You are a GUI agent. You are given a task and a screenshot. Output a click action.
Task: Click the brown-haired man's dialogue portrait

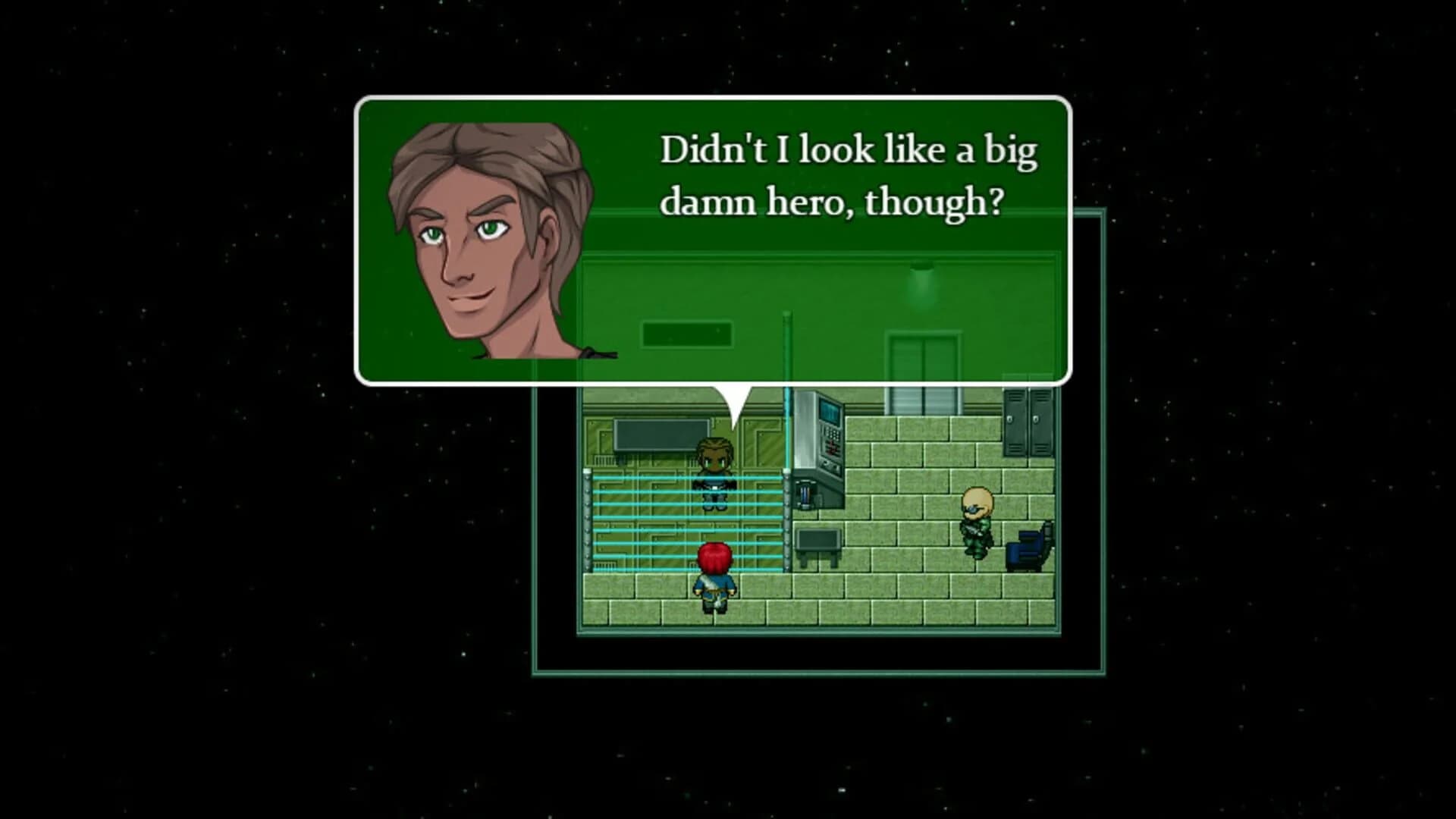[485, 243]
